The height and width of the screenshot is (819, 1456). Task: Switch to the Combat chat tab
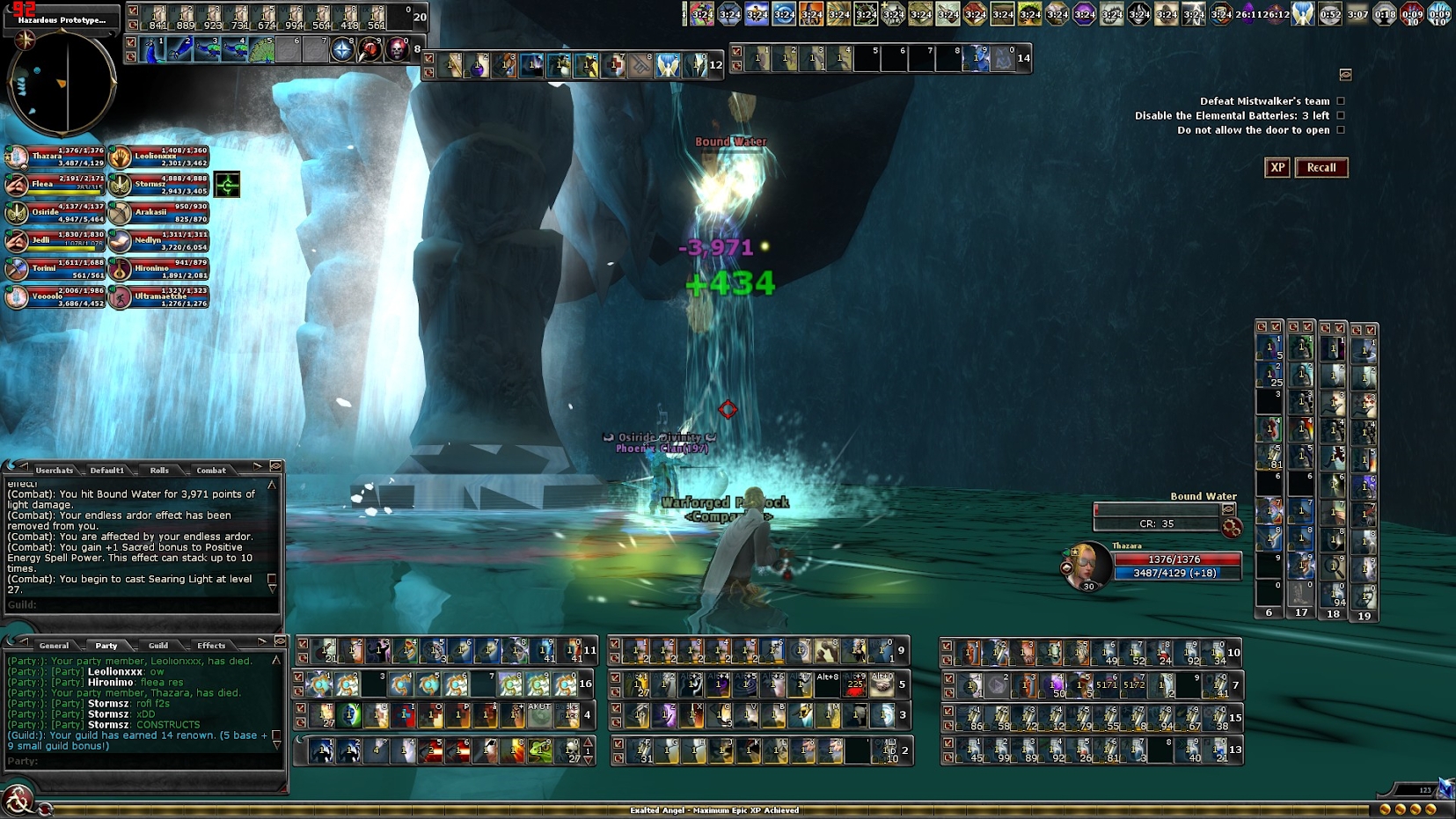pos(211,470)
